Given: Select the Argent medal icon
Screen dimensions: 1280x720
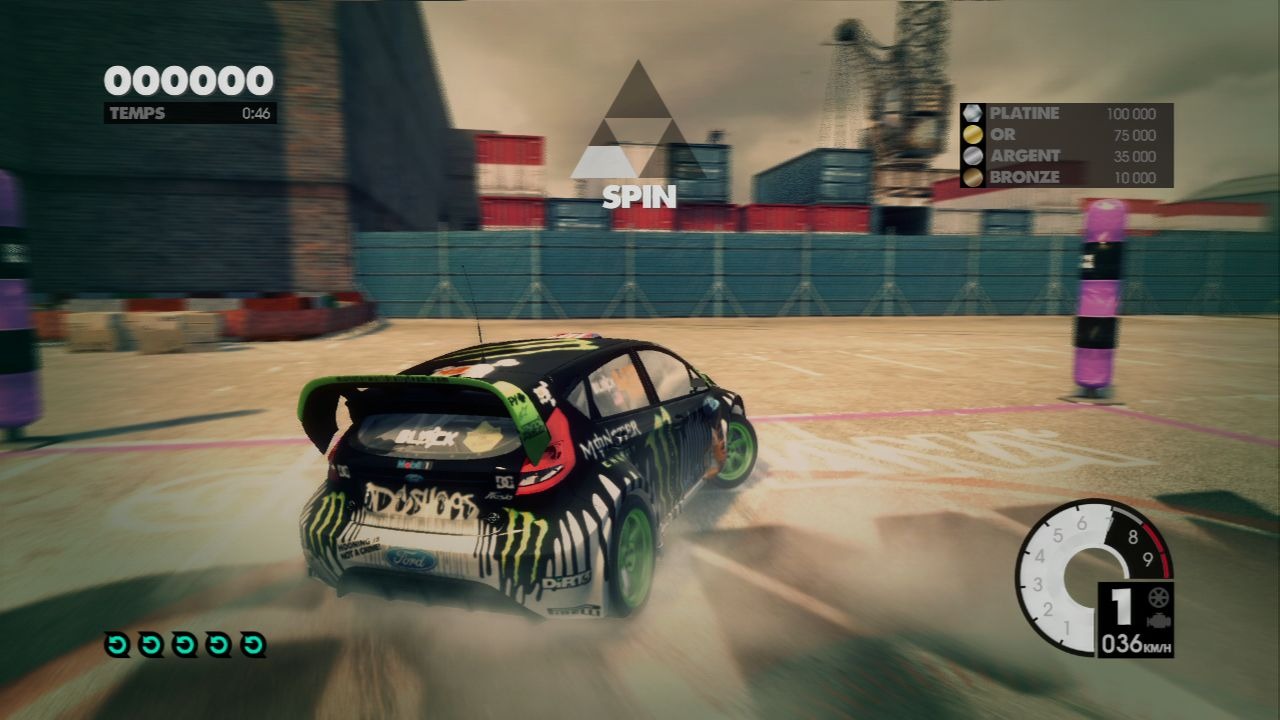Looking at the screenshot, I should (x=973, y=156).
